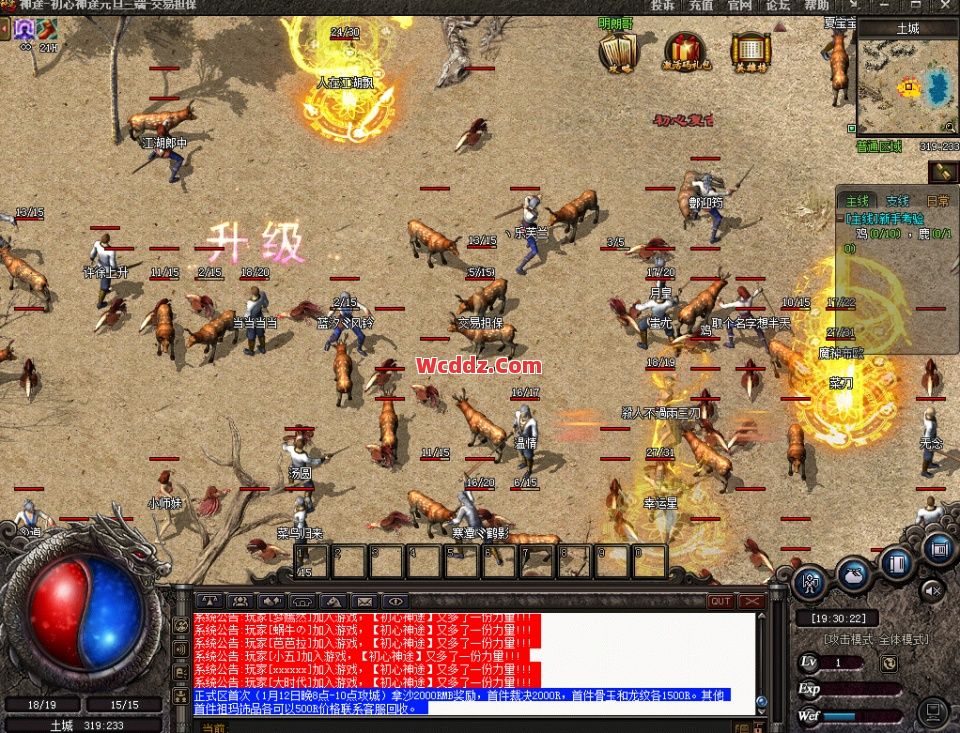Screen dimensions: 960x733
Task: Open the 充值 recharge menu
Action: (701, 5)
